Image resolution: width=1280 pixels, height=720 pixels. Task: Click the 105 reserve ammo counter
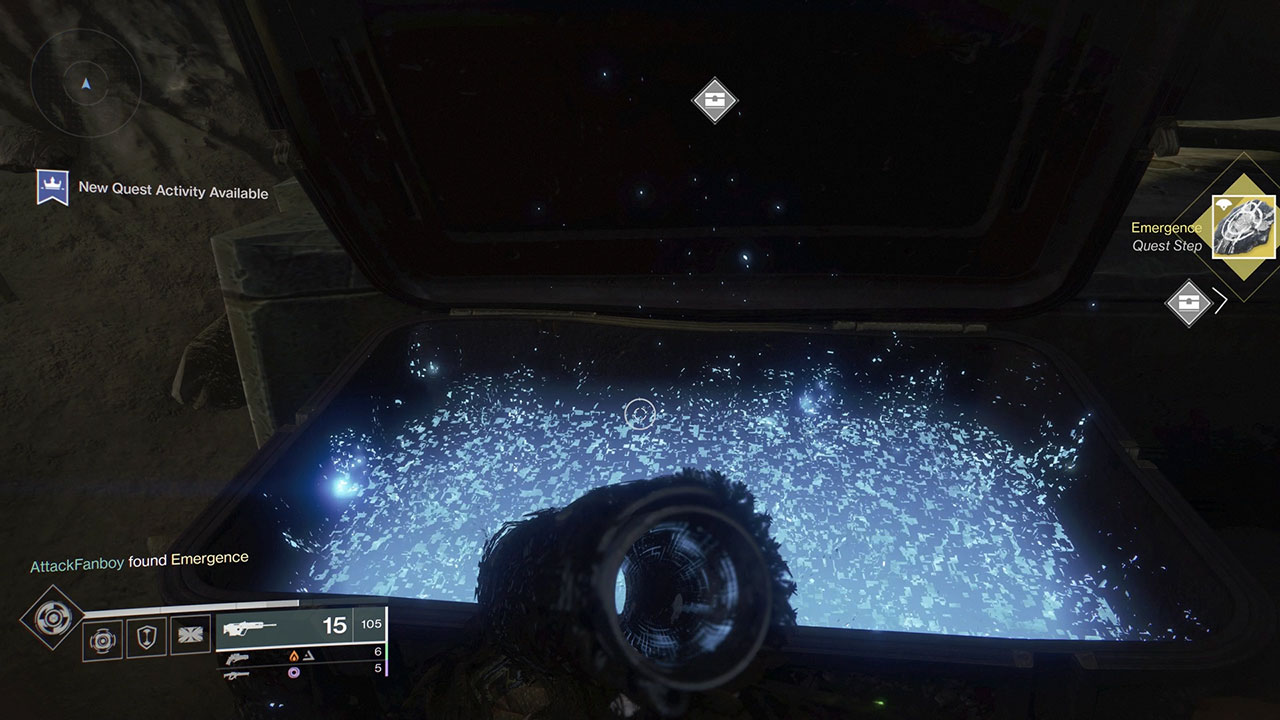[x=370, y=624]
